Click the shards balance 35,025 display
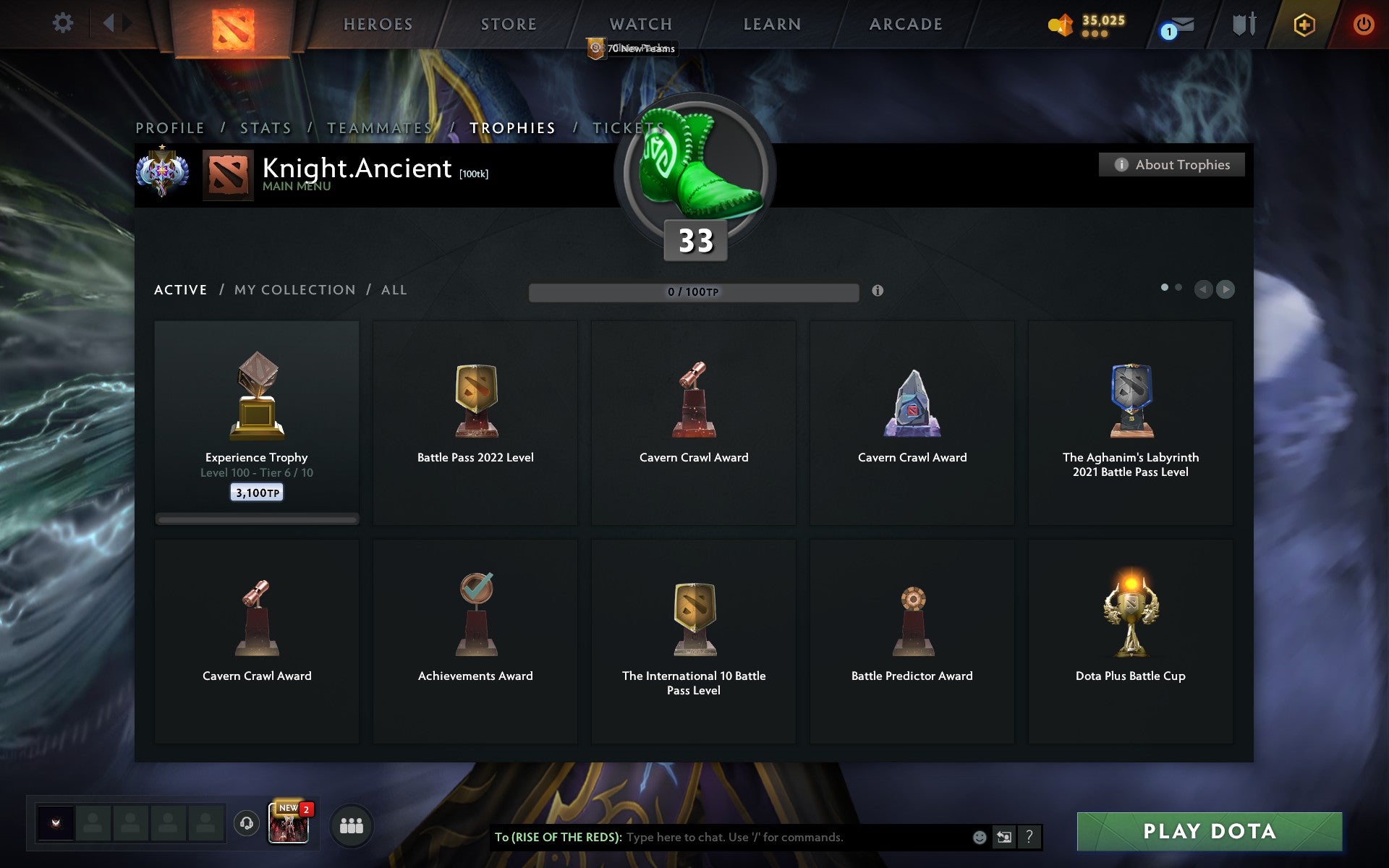 click(1091, 22)
